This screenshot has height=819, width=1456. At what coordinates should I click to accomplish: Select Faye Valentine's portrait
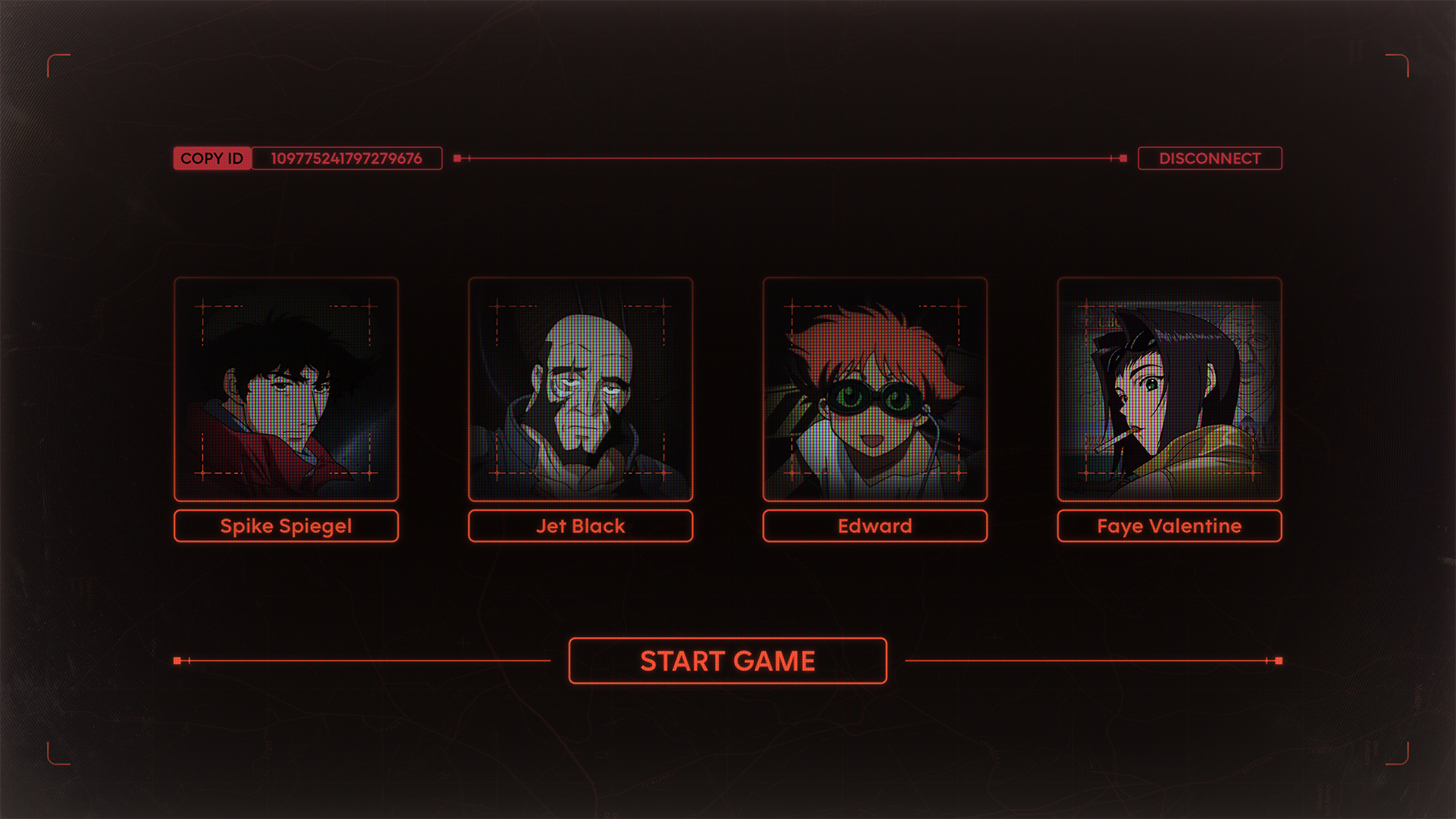click(1169, 389)
